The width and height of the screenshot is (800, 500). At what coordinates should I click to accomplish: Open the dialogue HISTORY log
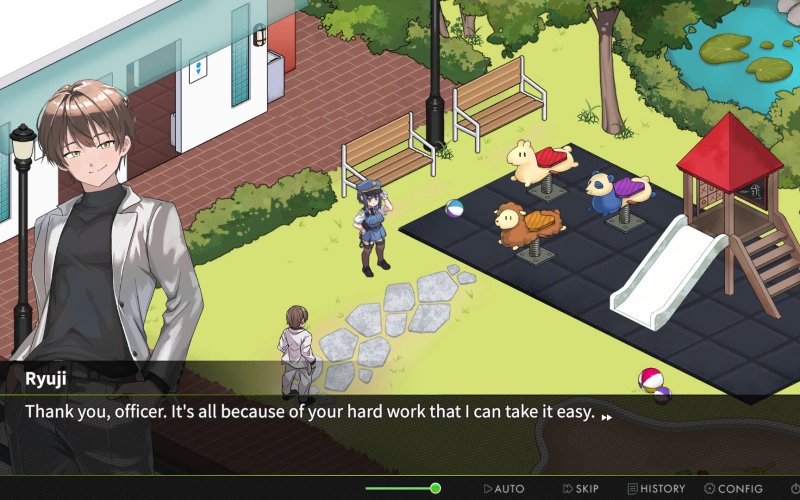(x=656, y=488)
